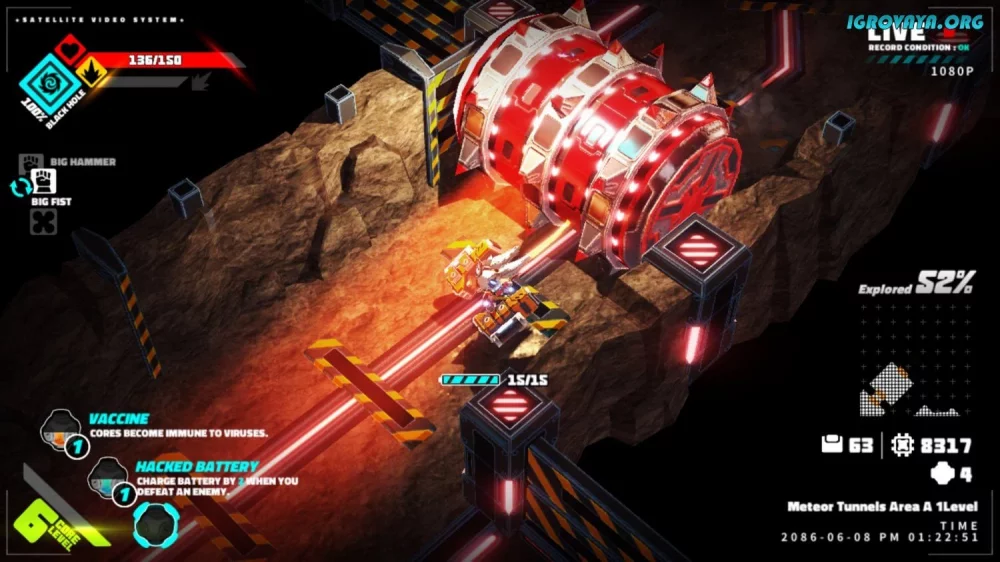The image size is (1000, 562).
Task: Select the Big Fist weapon slot
Action: 45,181
